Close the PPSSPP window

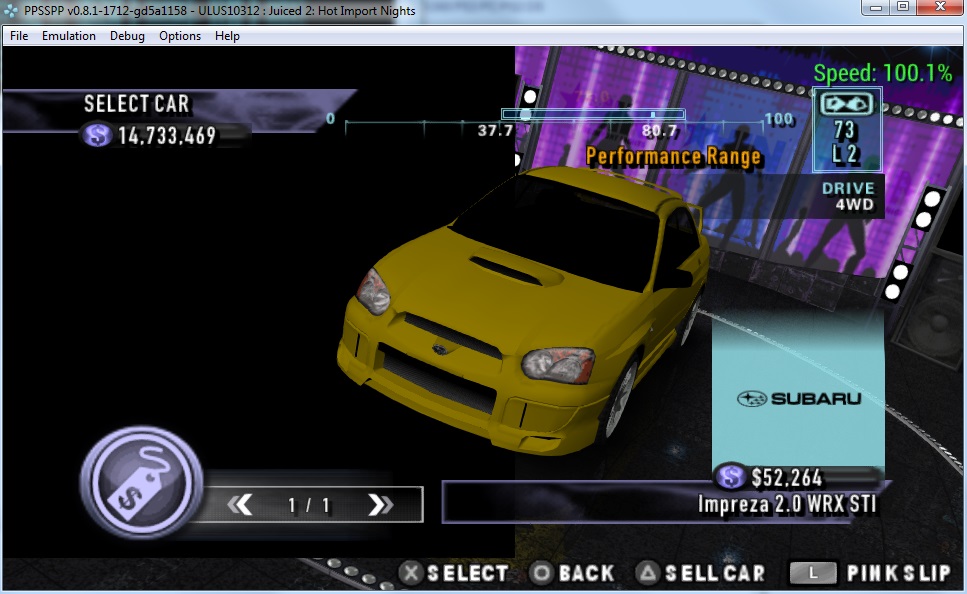939,8
